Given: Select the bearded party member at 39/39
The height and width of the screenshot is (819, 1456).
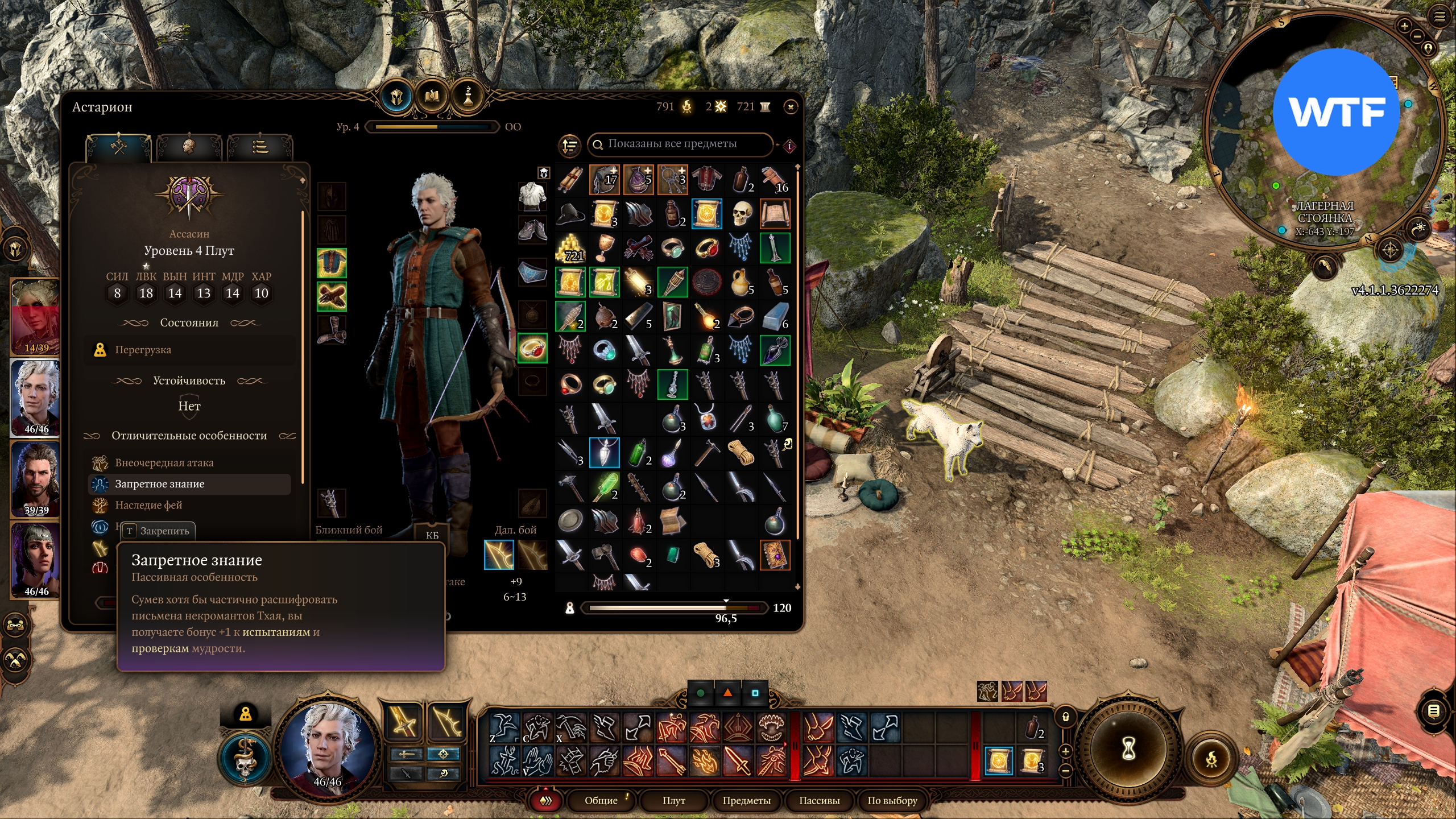Looking at the screenshot, I should click(36, 479).
